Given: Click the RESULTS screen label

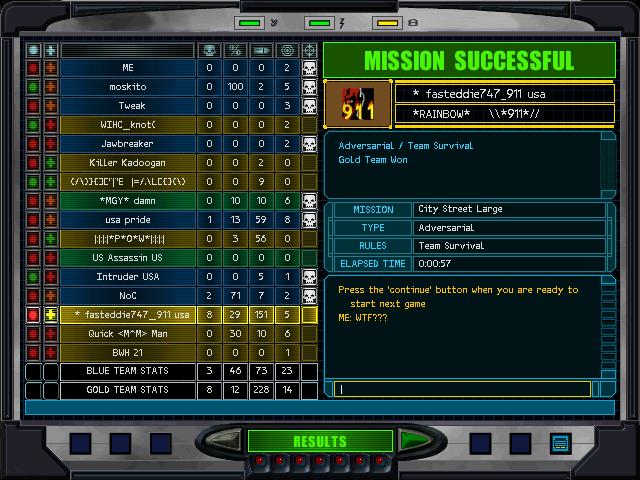Looking at the screenshot, I should point(319,441).
